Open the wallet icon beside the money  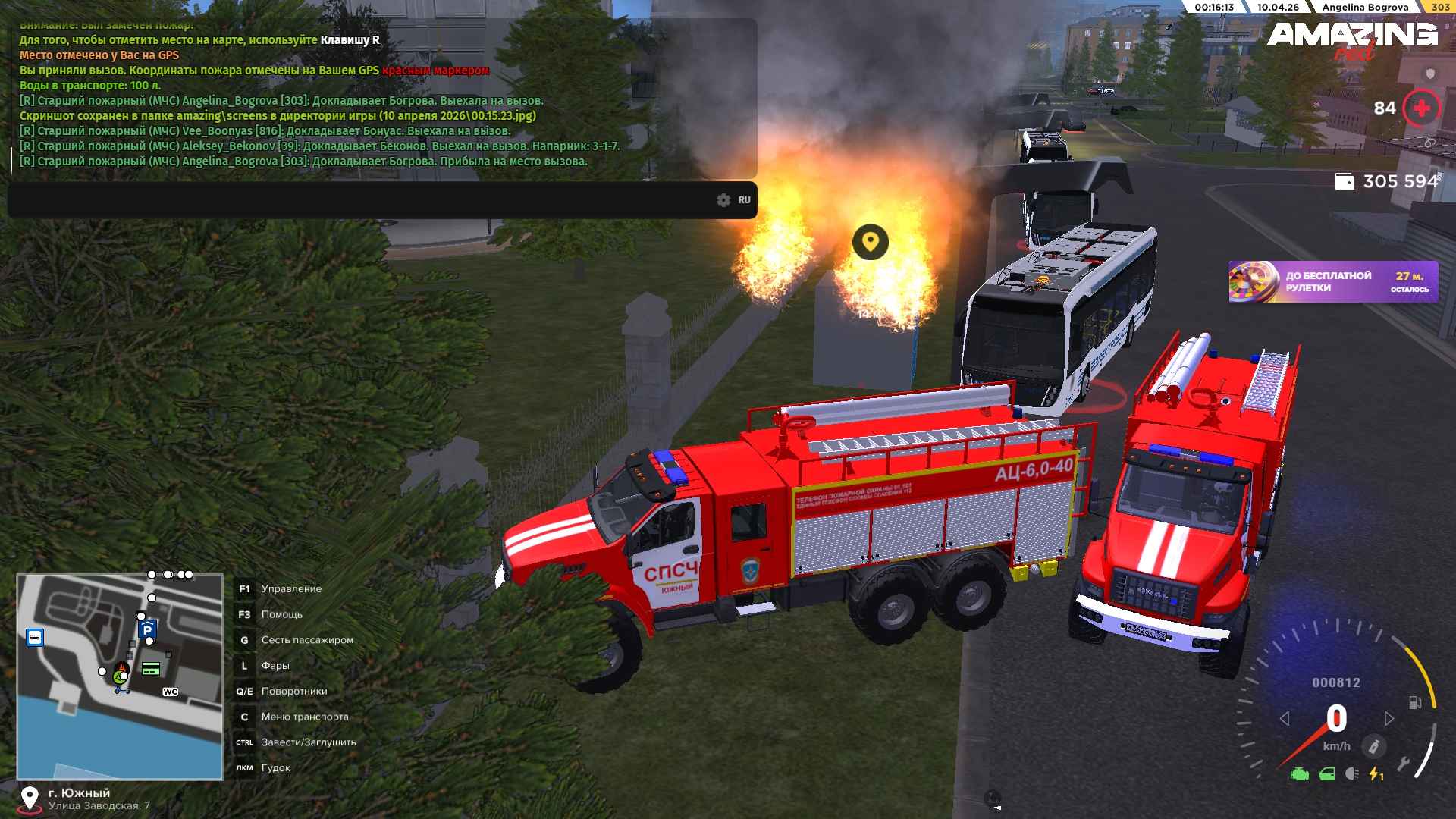[x=1344, y=181]
